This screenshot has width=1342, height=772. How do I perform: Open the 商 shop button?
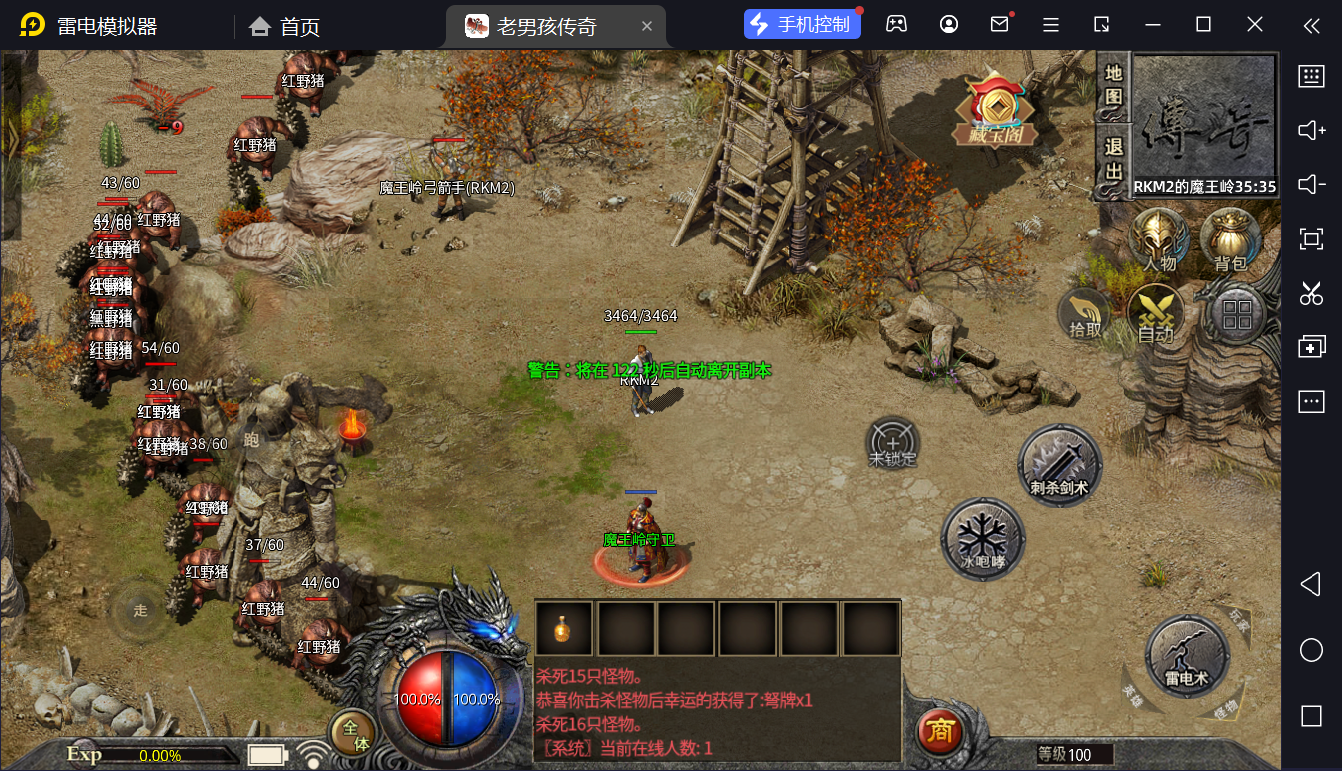[x=939, y=732]
